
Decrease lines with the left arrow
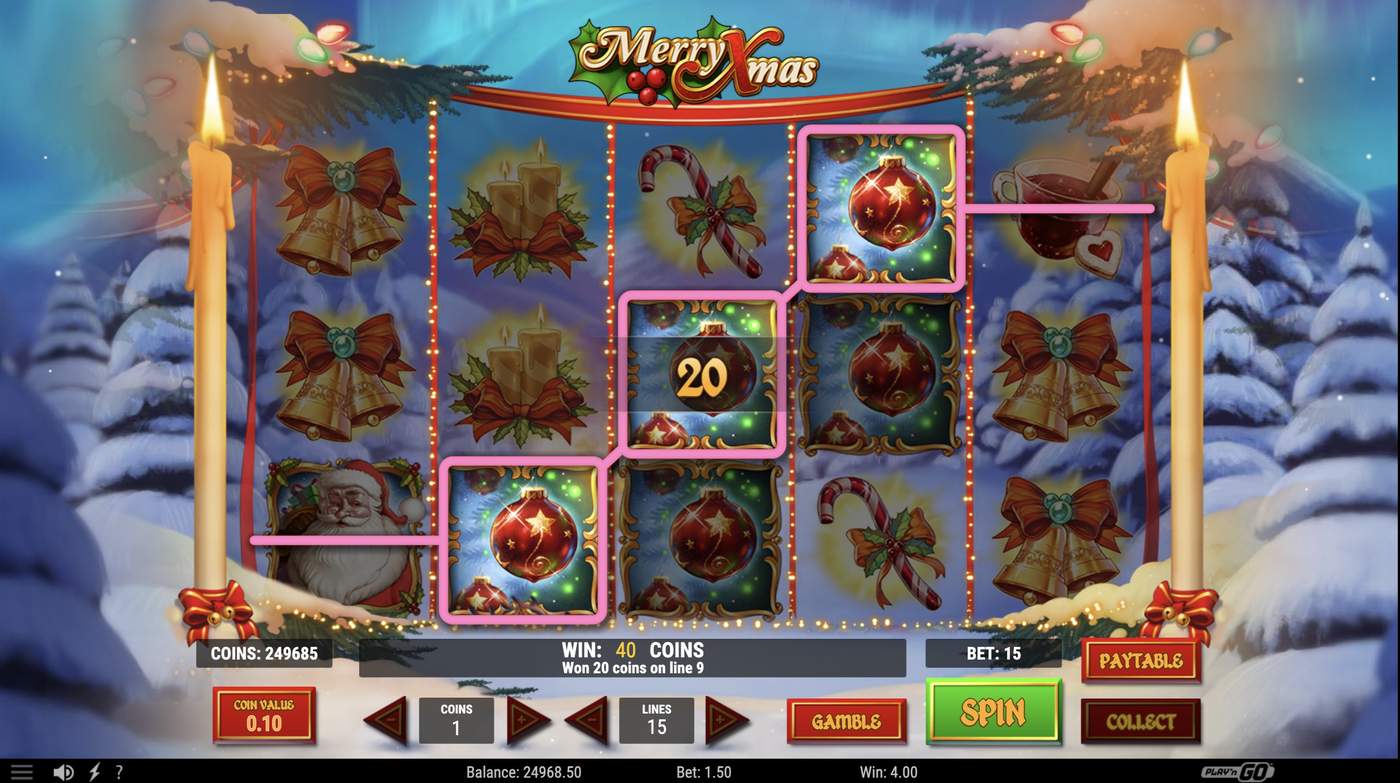(x=588, y=720)
